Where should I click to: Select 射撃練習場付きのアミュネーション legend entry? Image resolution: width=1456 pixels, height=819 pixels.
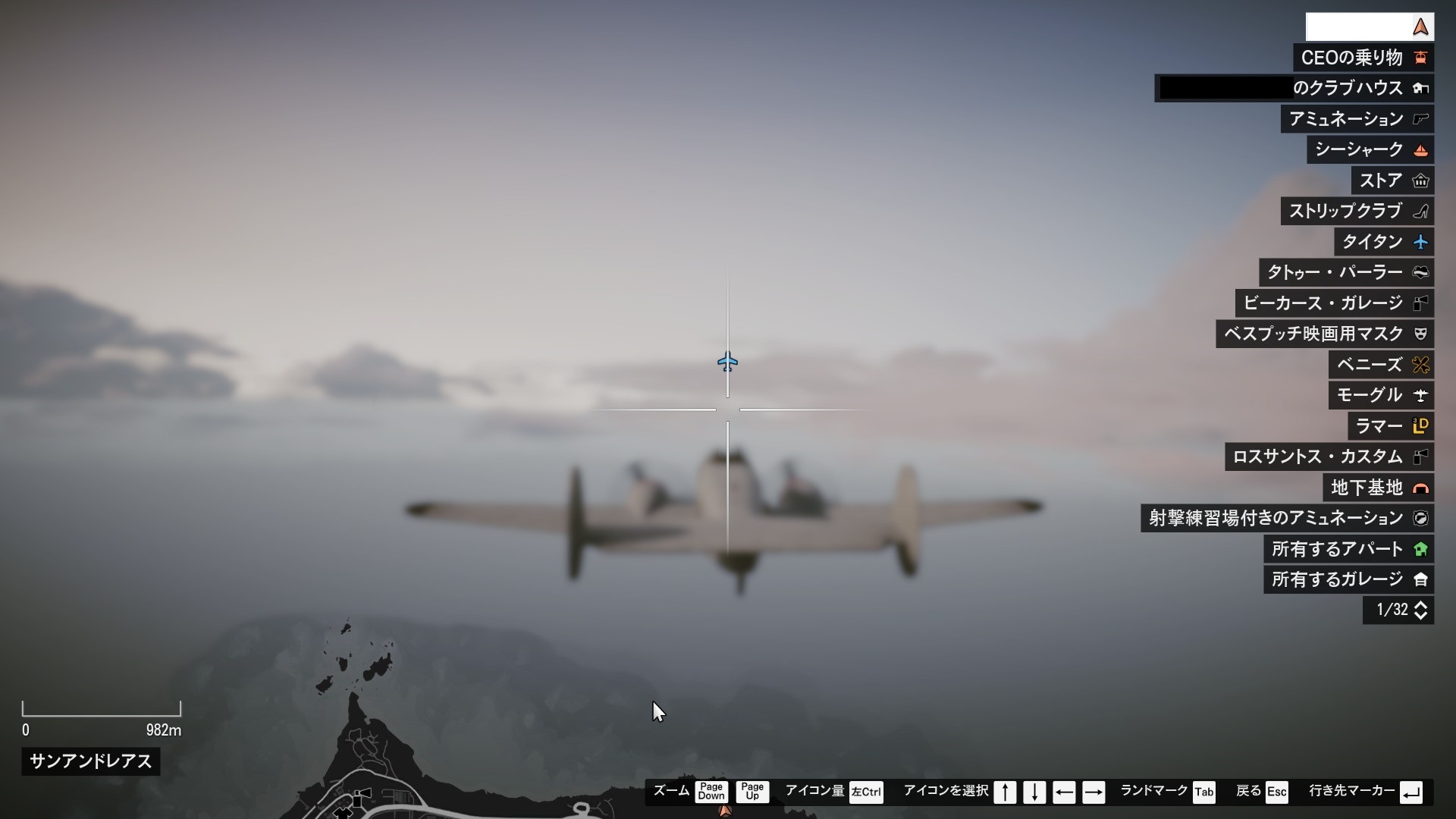coord(1287,518)
